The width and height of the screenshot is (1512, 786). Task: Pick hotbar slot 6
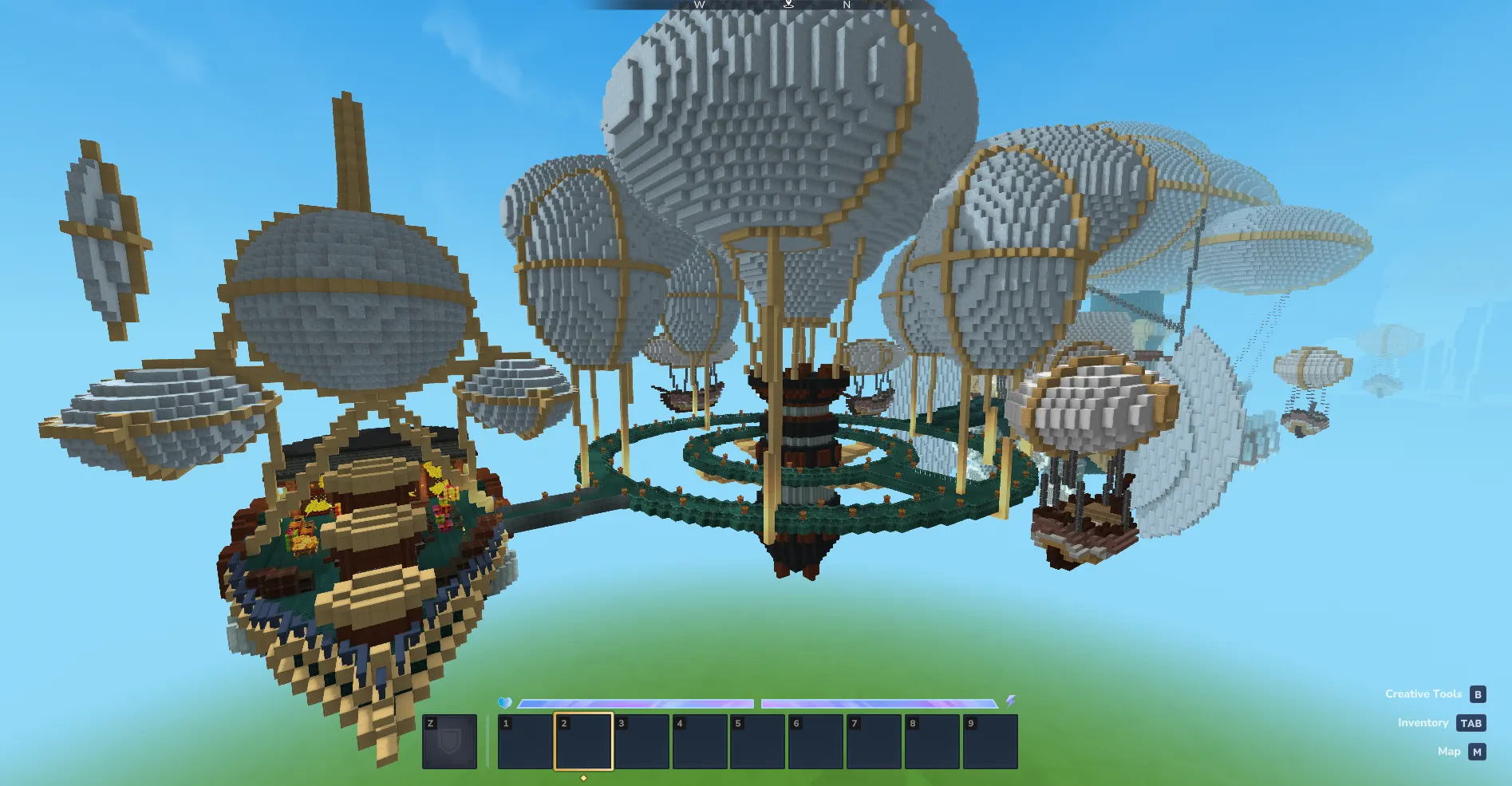(815, 742)
